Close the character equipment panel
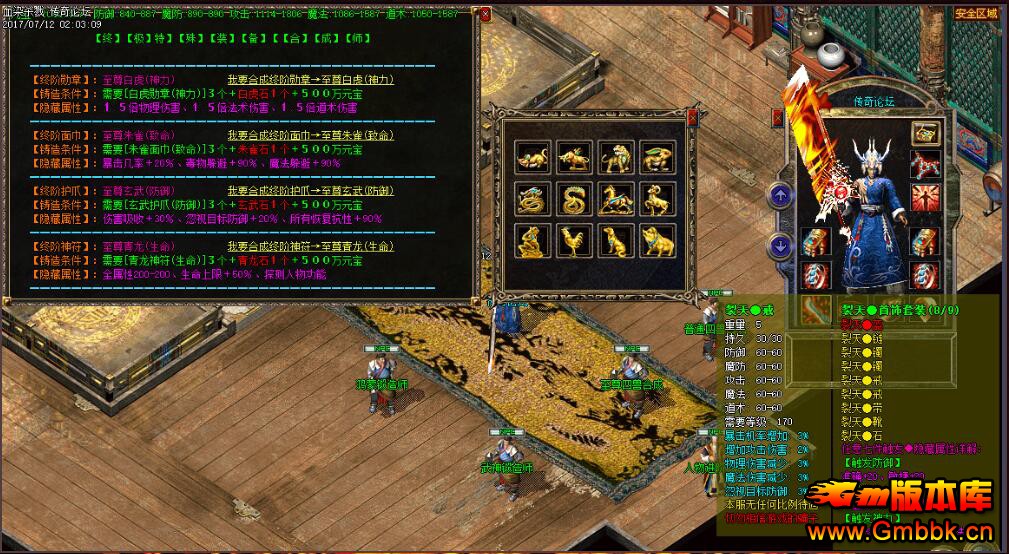This screenshot has width=1009, height=554. pyautogui.click(x=777, y=118)
